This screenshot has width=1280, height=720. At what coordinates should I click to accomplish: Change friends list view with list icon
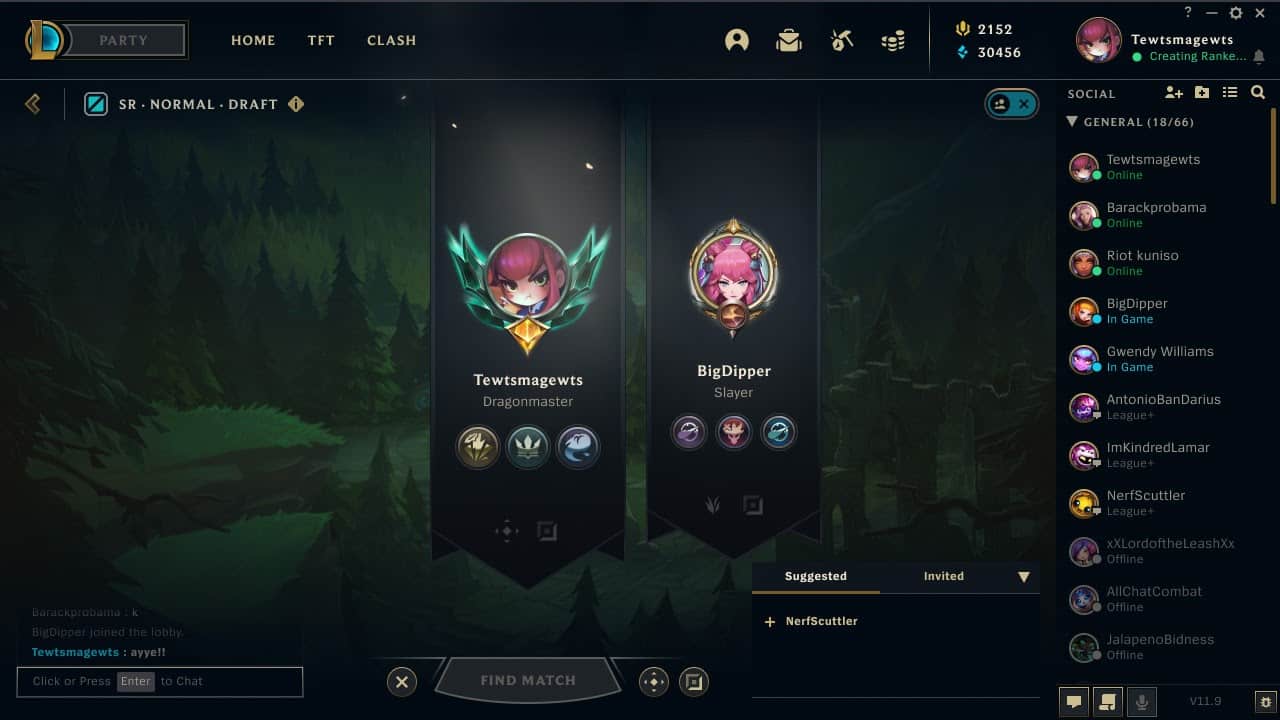pos(1230,92)
